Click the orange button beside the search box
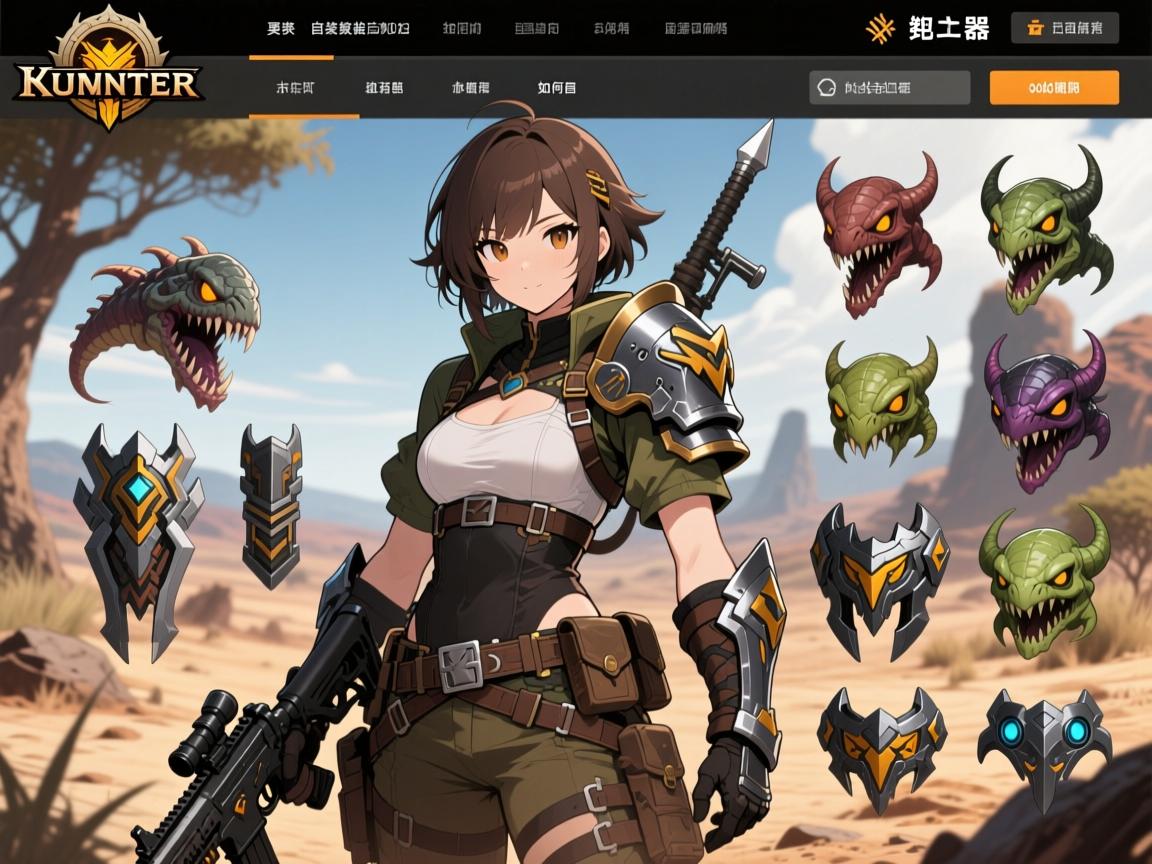This screenshot has height=864, width=1152. coord(1053,88)
